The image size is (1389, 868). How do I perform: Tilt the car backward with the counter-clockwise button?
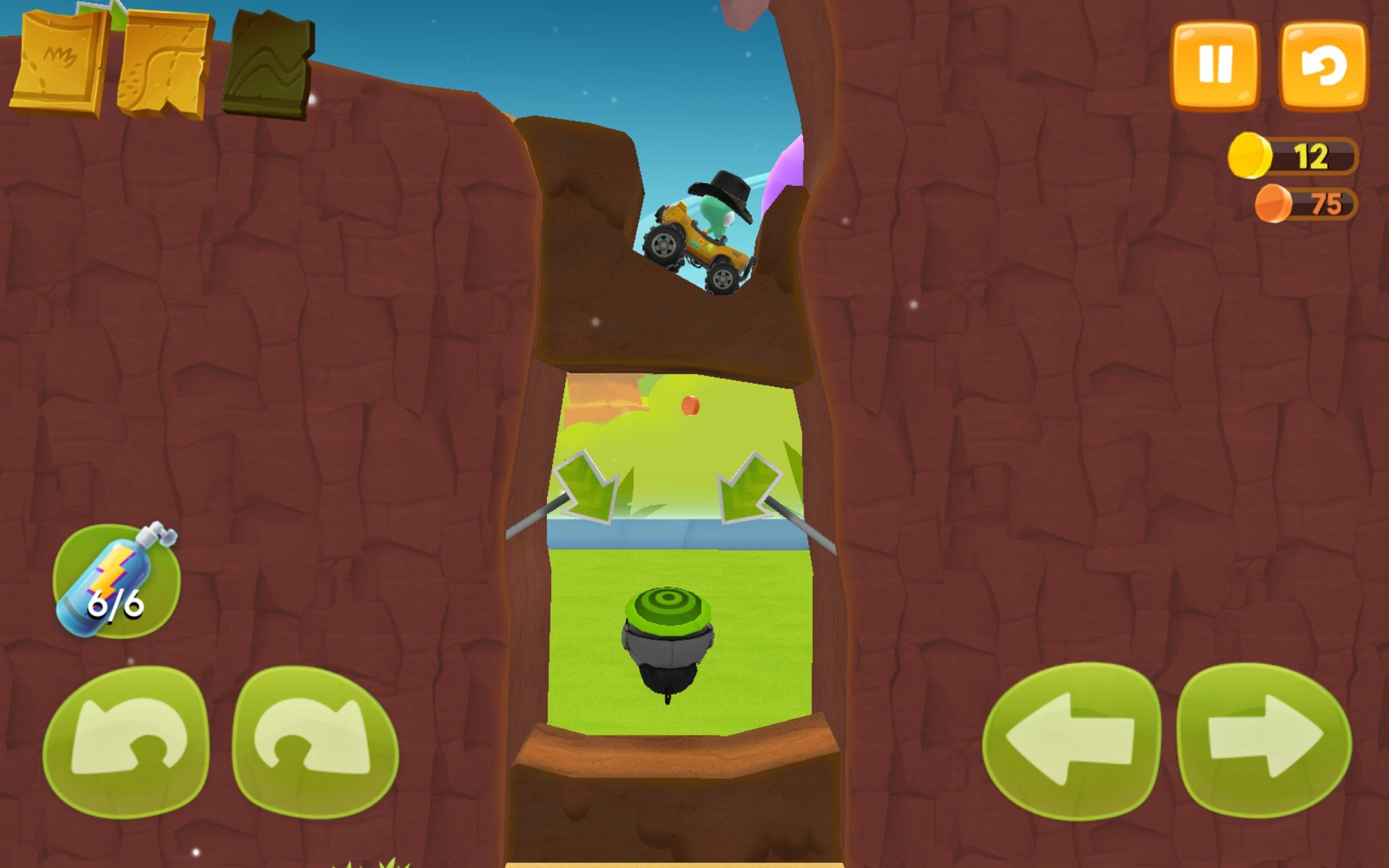[x=127, y=741]
